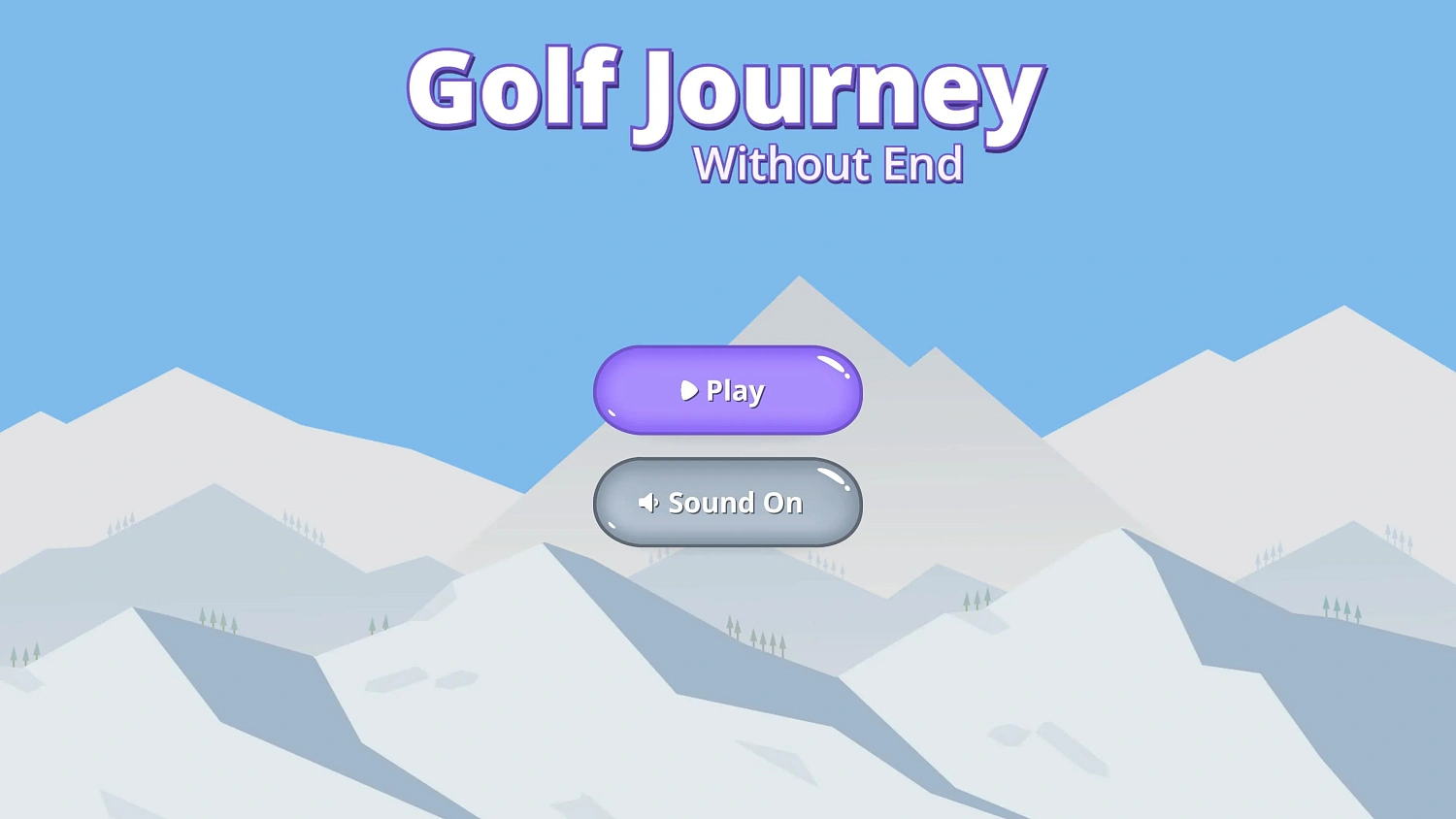Enable sound by clicking the Sound On control
This screenshot has height=819, width=1456.
728,503
